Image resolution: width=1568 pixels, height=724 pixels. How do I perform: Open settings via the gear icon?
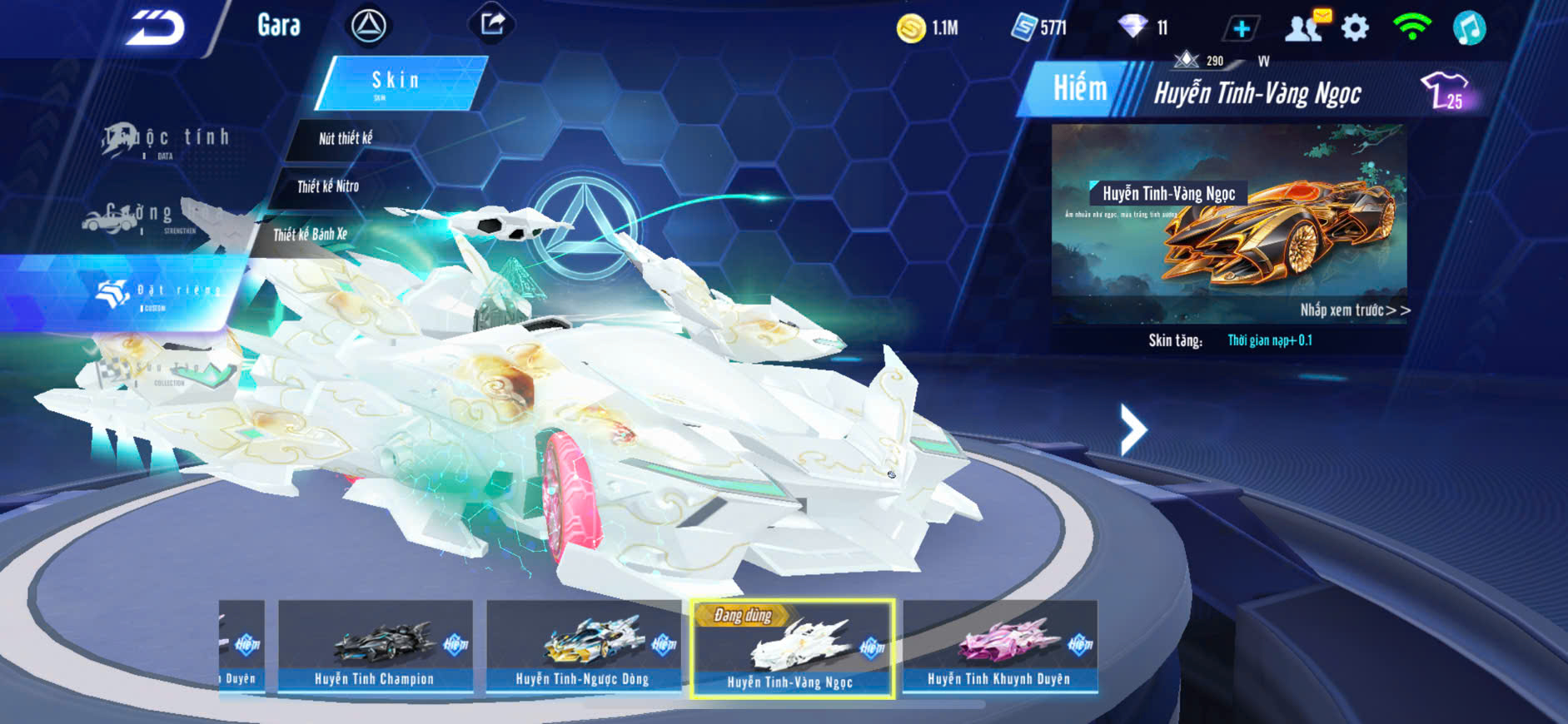point(1355,28)
